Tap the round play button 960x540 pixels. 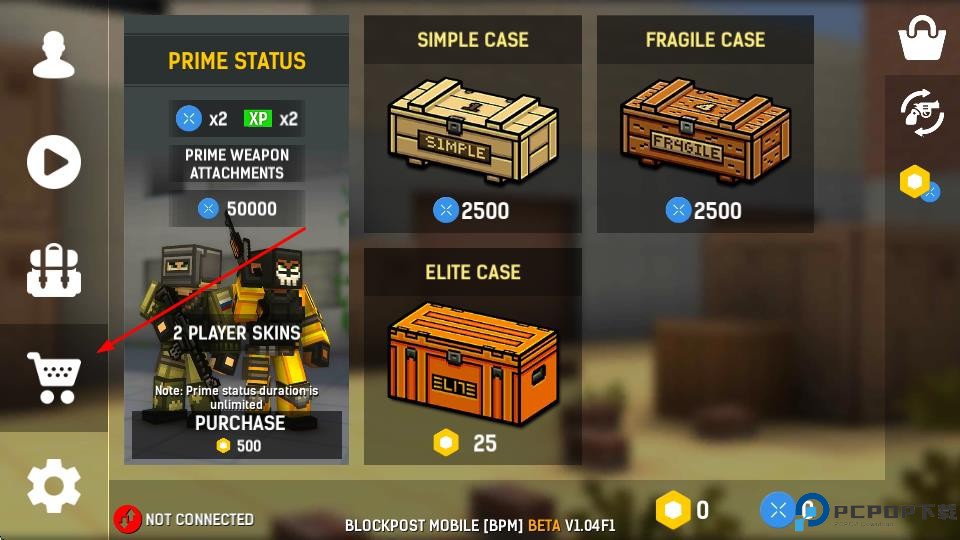(x=54, y=162)
